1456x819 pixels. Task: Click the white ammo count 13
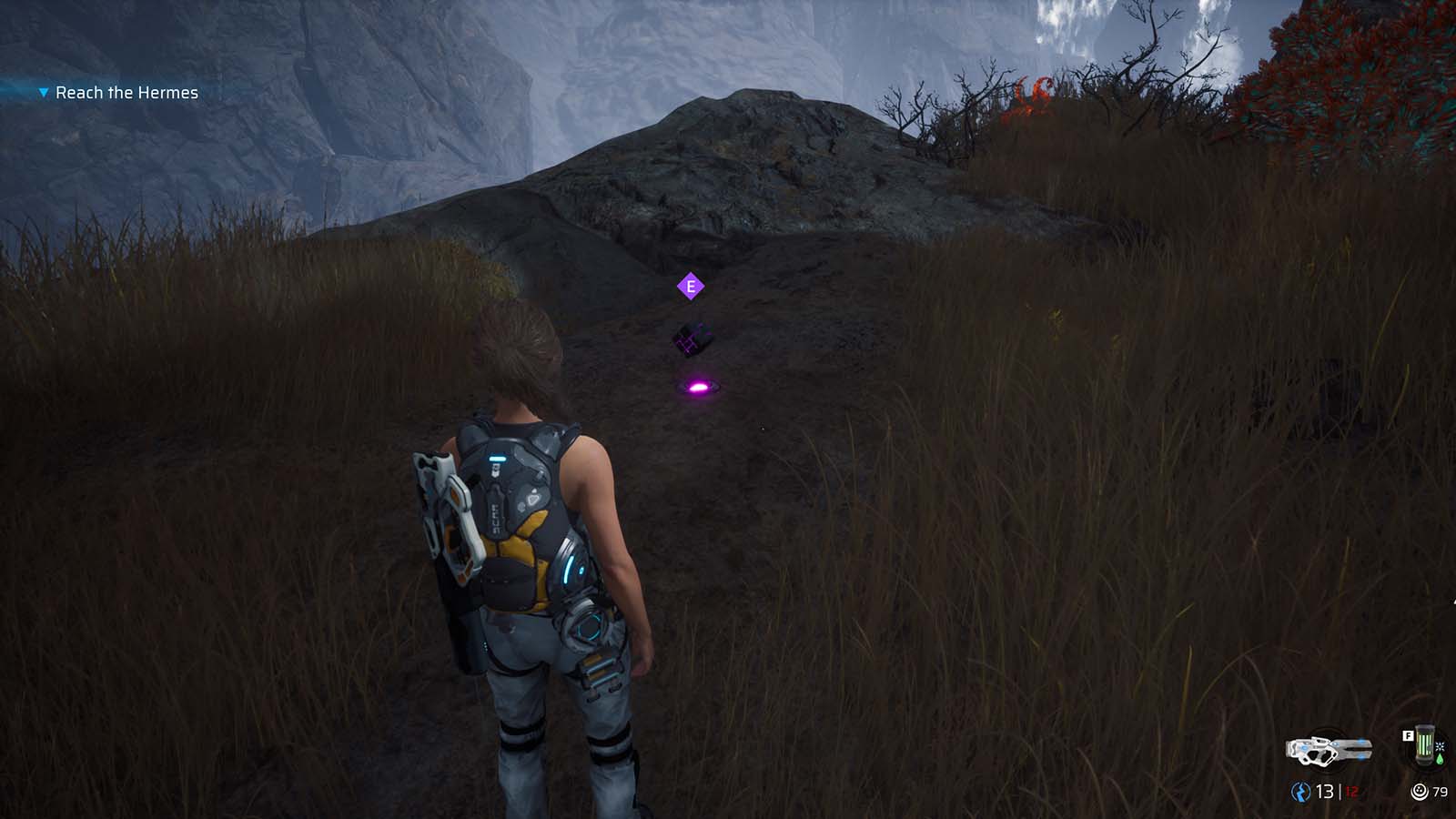point(1324,790)
